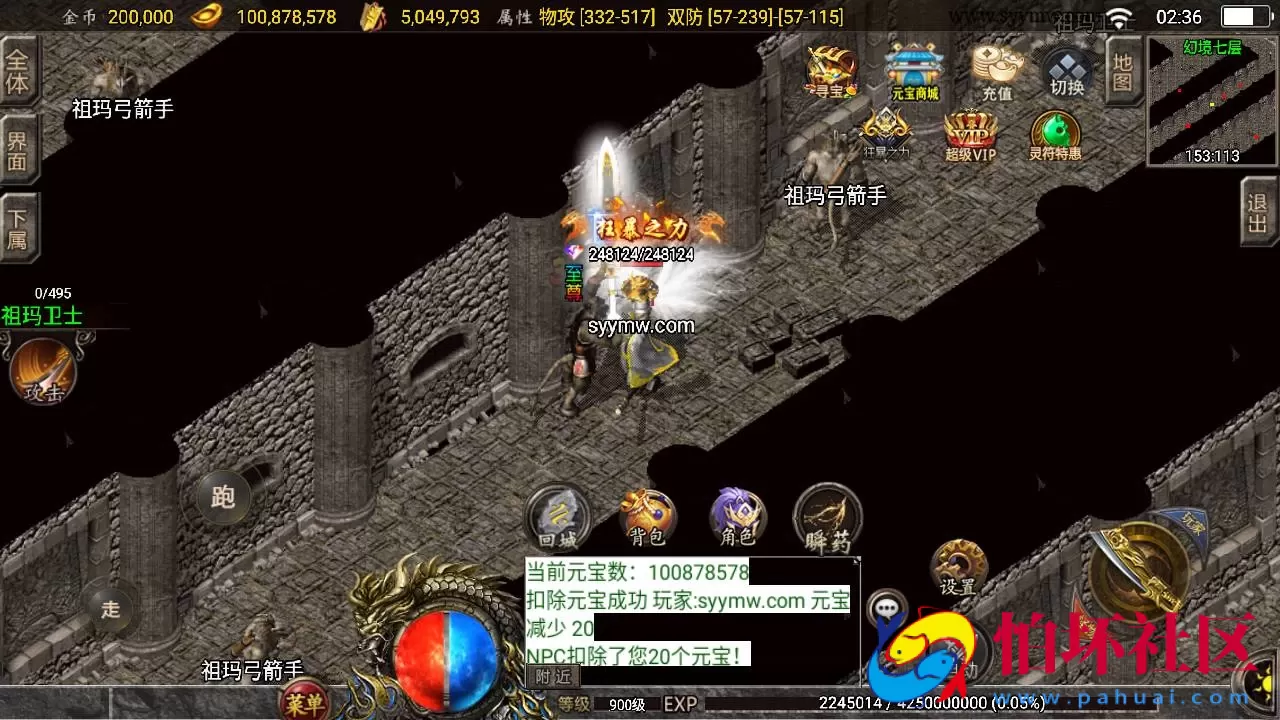
Task: Toggle 跑 running movement mode
Action: (222, 497)
